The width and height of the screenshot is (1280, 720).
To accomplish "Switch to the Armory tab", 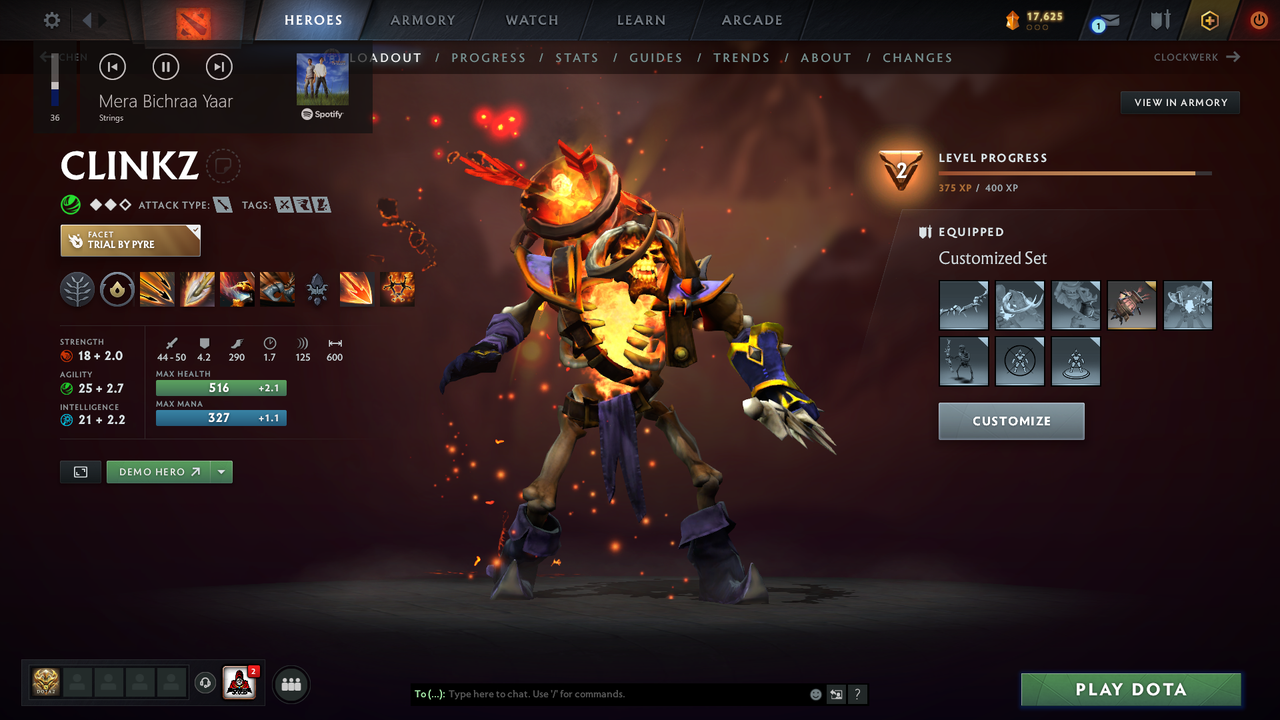I will (422, 19).
